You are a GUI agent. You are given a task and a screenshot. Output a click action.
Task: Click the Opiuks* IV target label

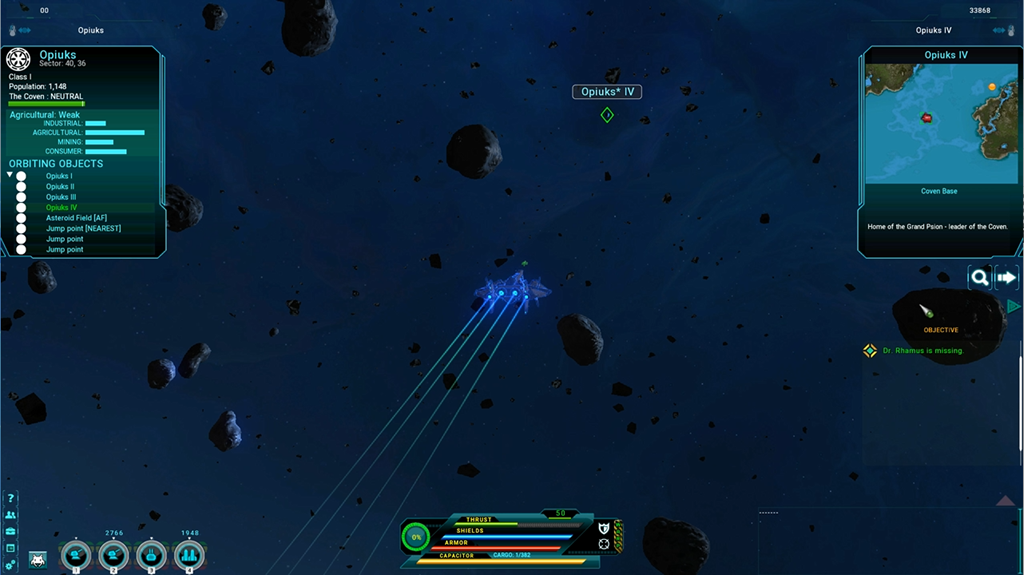coord(606,92)
